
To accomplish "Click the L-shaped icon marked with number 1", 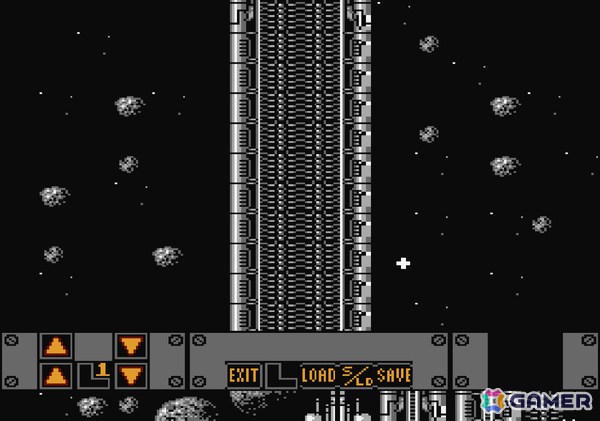I will click(94, 375).
